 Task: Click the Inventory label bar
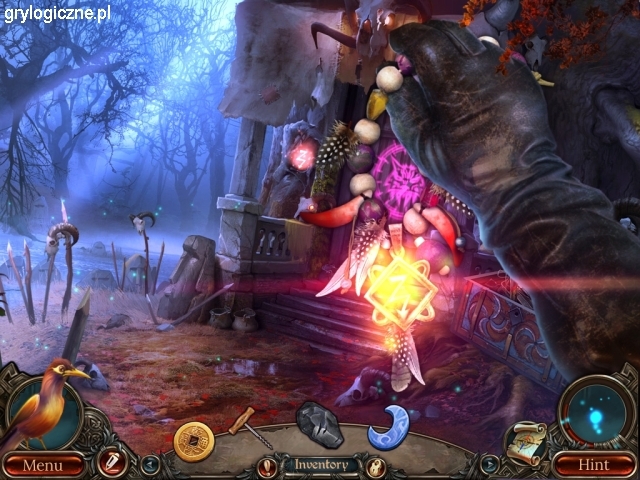(320, 464)
